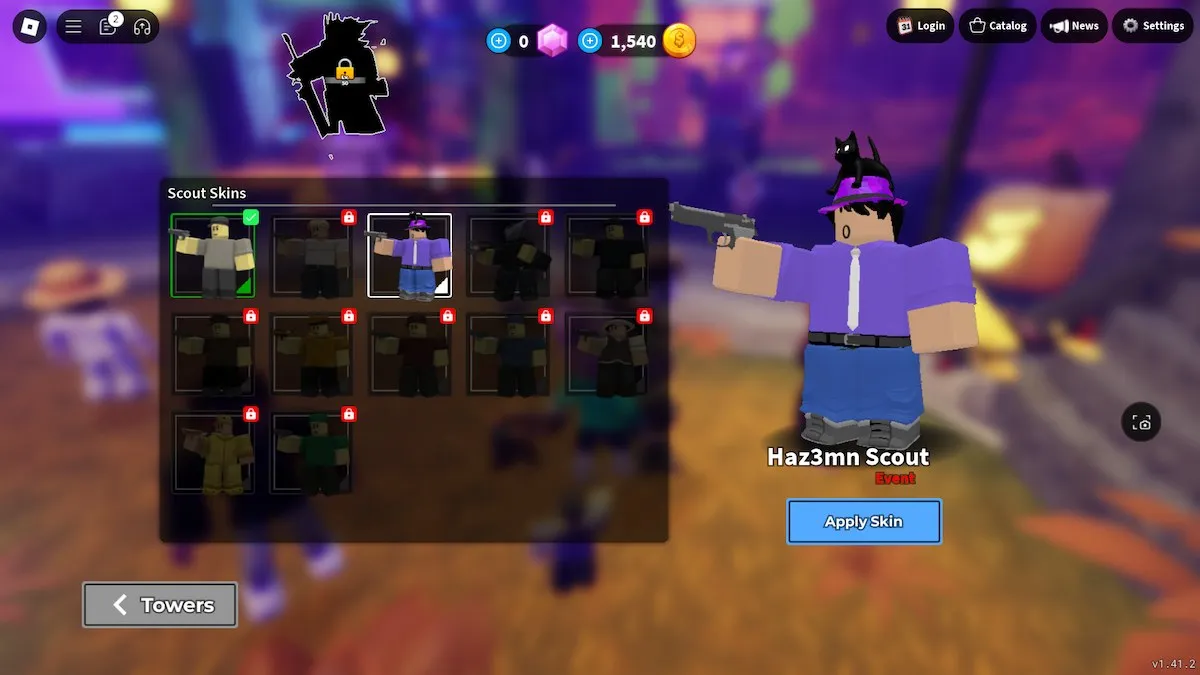The width and height of the screenshot is (1200, 675).
Task: Select the locked yellow suit Scout skin
Action: coord(212,453)
